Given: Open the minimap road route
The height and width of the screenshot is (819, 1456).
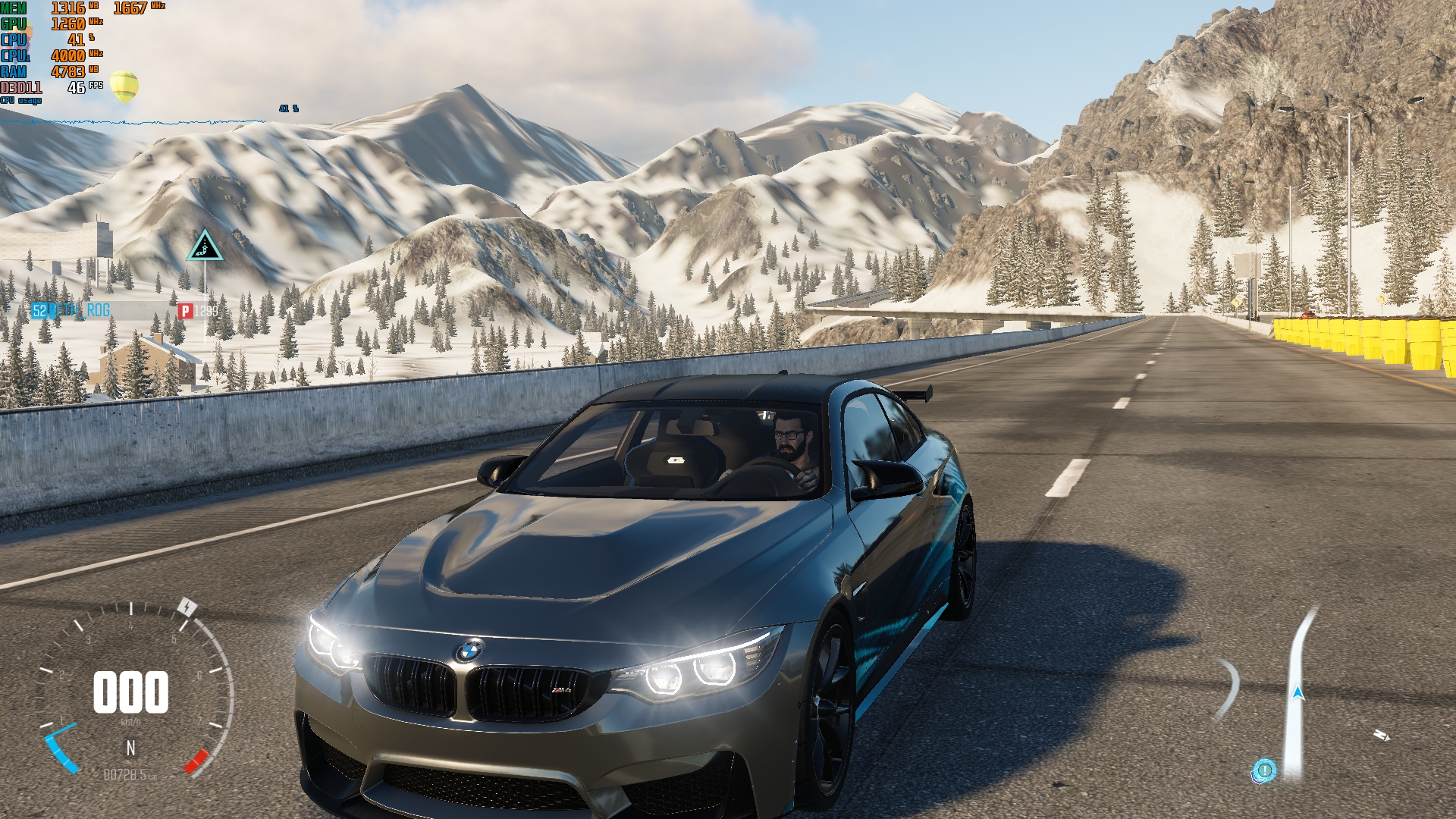Looking at the screenshot, I should pyautogui.click(x=1298, y=652).
